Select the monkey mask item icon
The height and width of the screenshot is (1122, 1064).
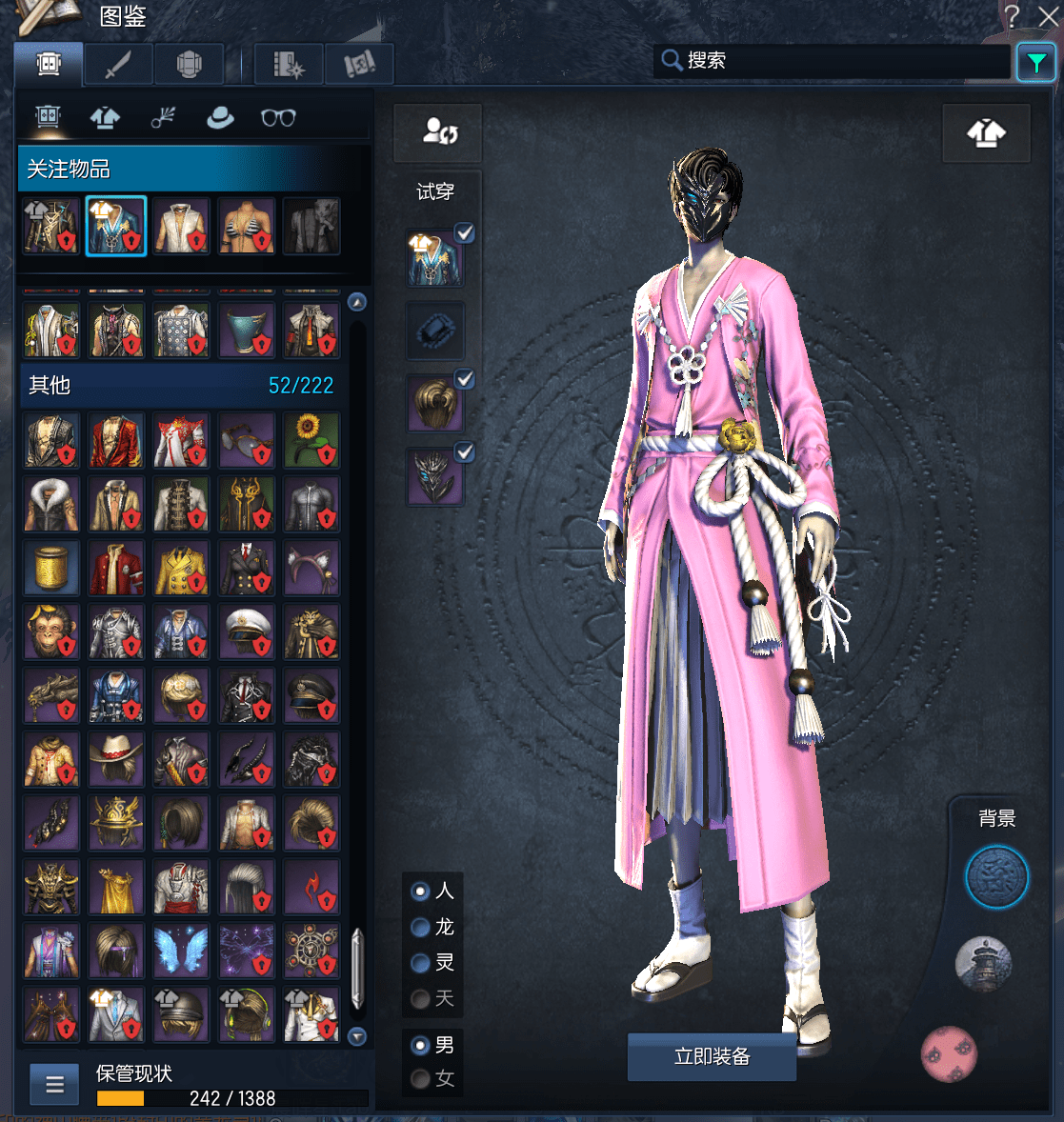point(51,632)
